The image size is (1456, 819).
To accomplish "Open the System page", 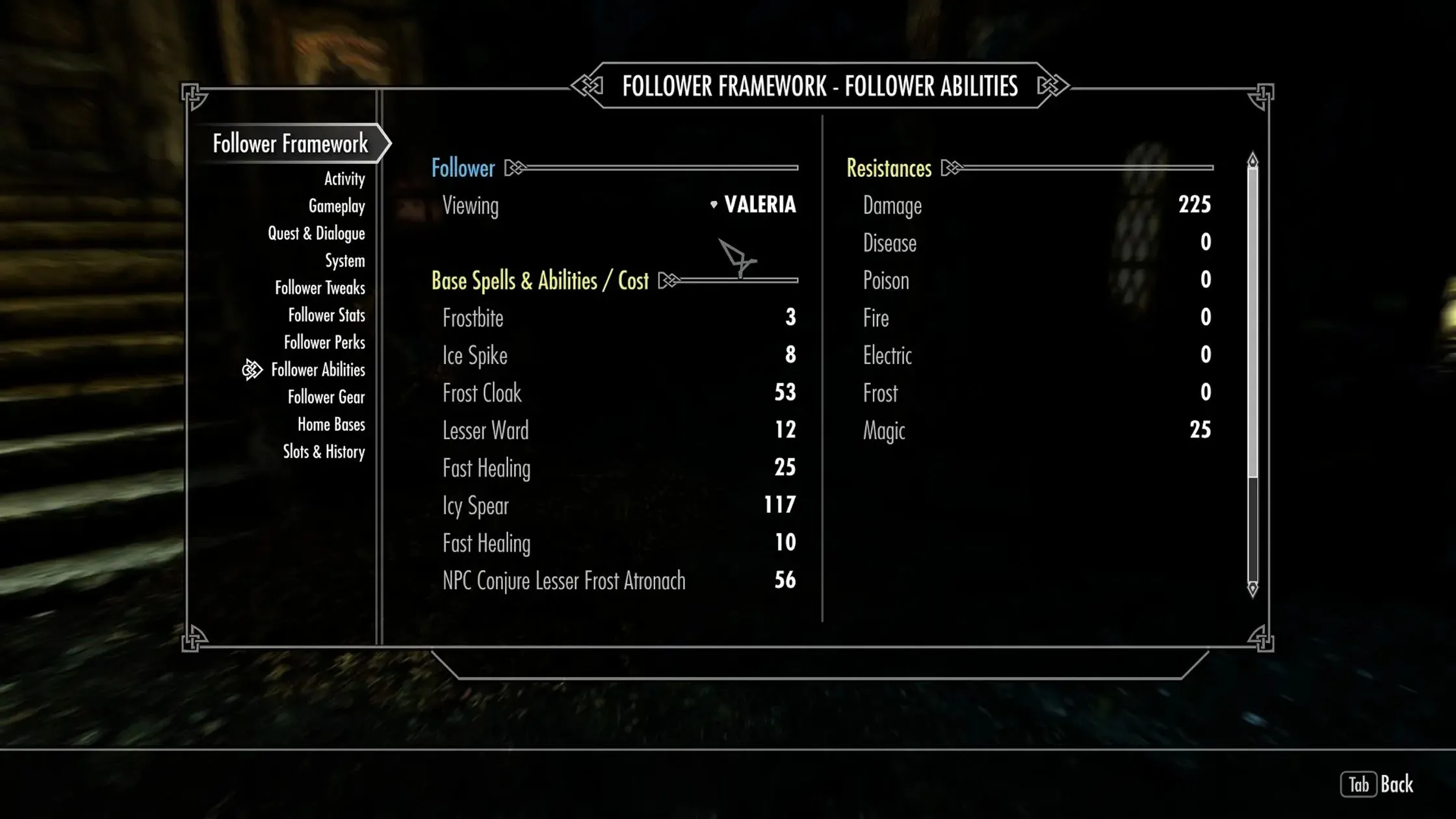I will [x=345, y=261].
